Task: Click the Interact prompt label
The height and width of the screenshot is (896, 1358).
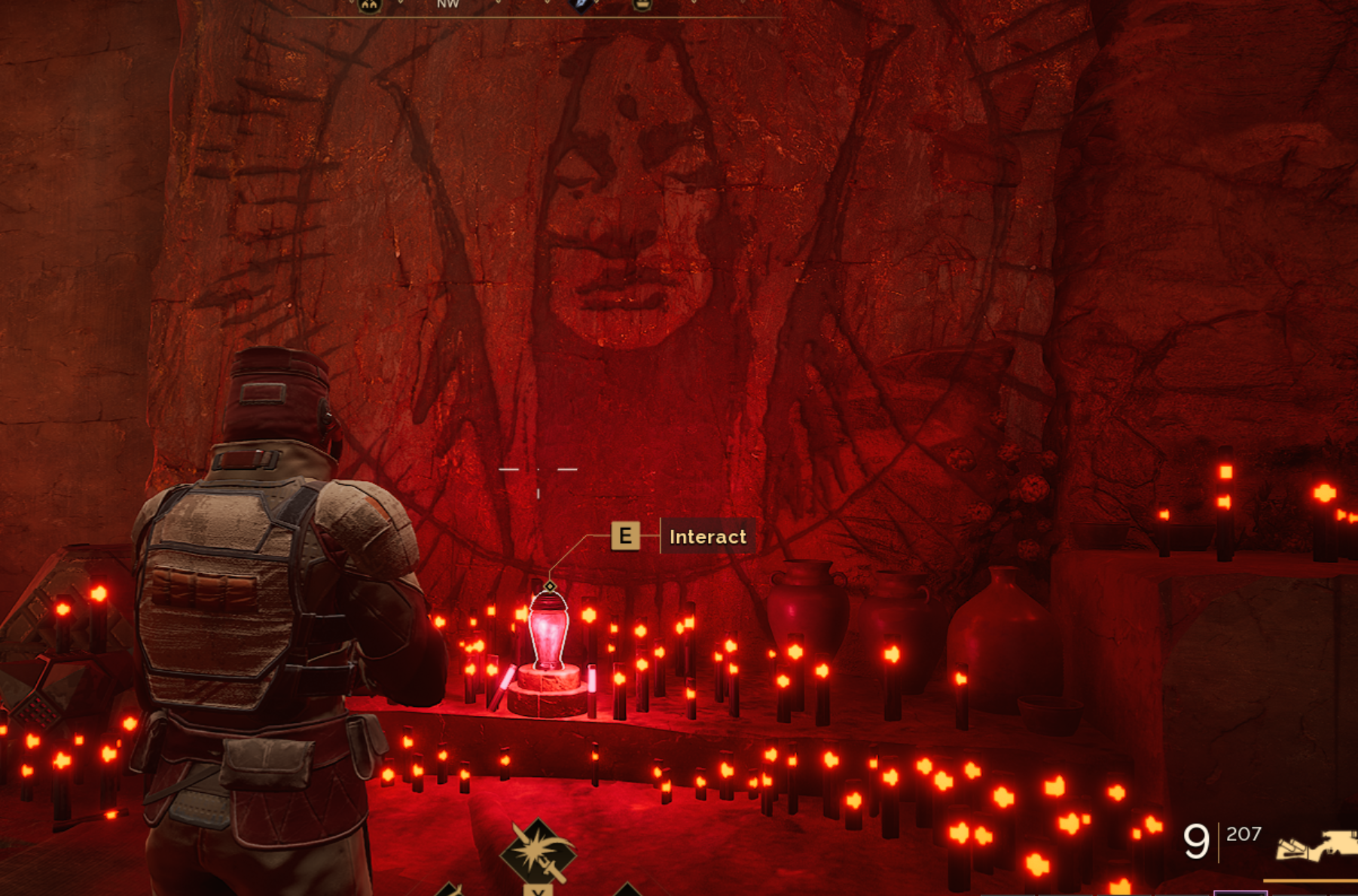Action: pos(707,536)
